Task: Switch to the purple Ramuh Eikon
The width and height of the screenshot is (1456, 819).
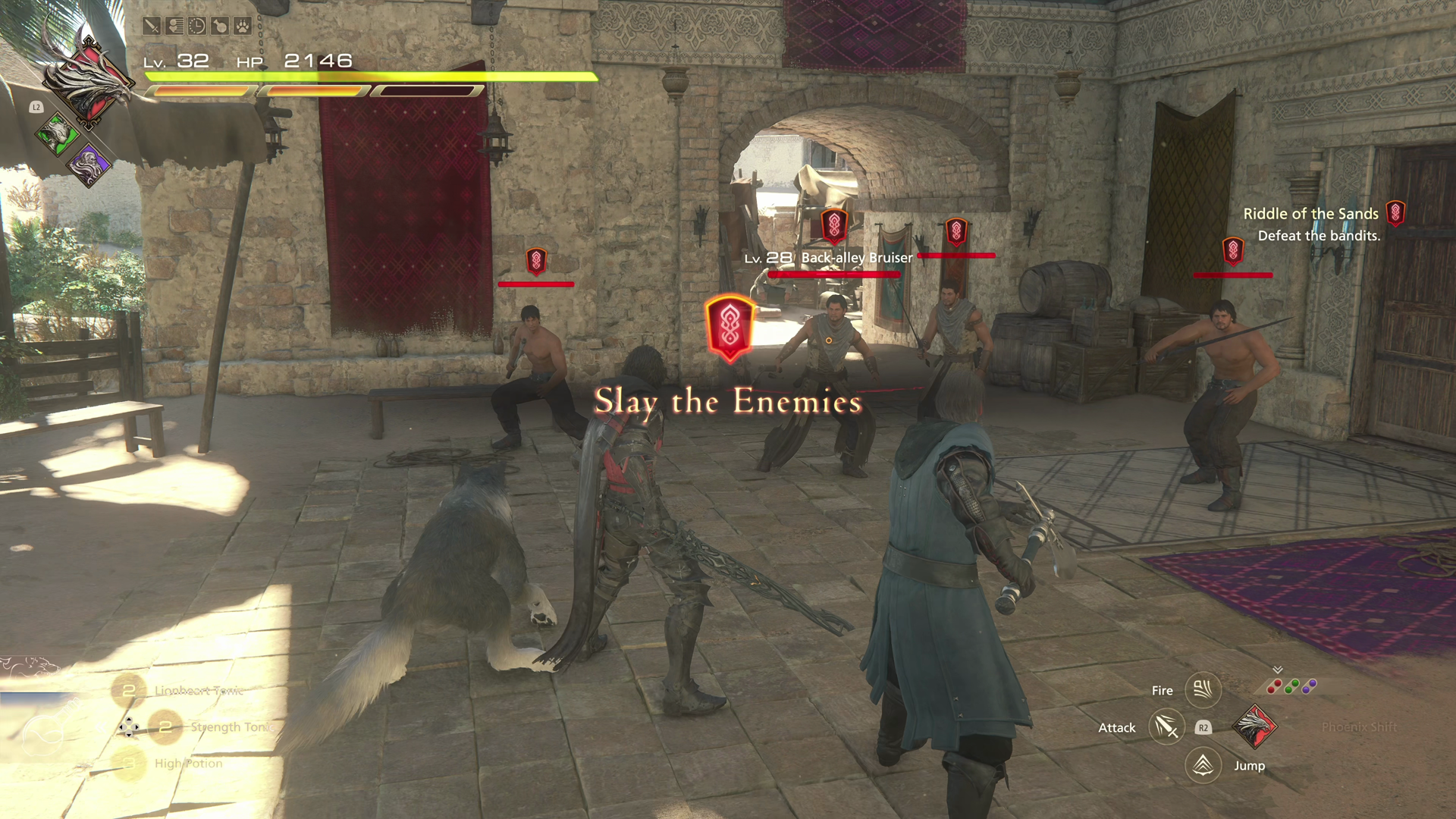Action: 89,165
